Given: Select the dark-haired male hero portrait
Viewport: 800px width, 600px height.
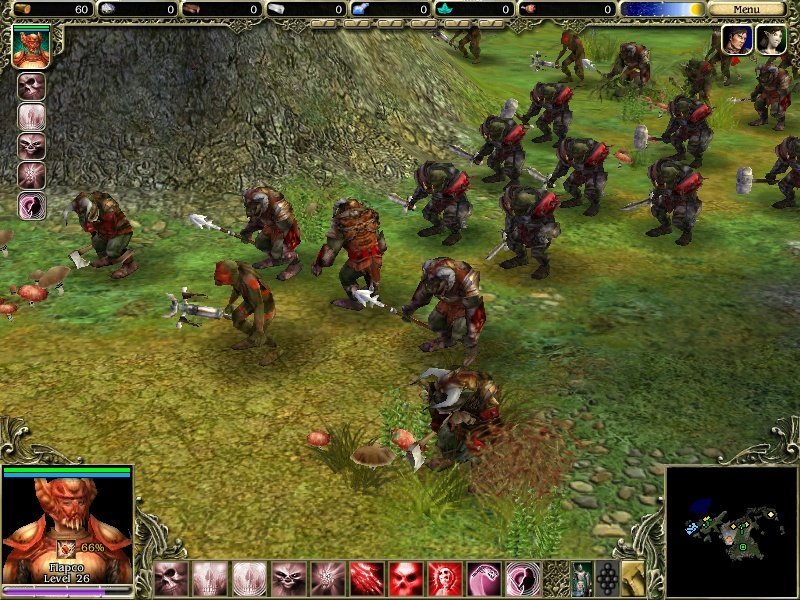Looking at the screenshot, I should pyautogui.click(x=737, y=40).
